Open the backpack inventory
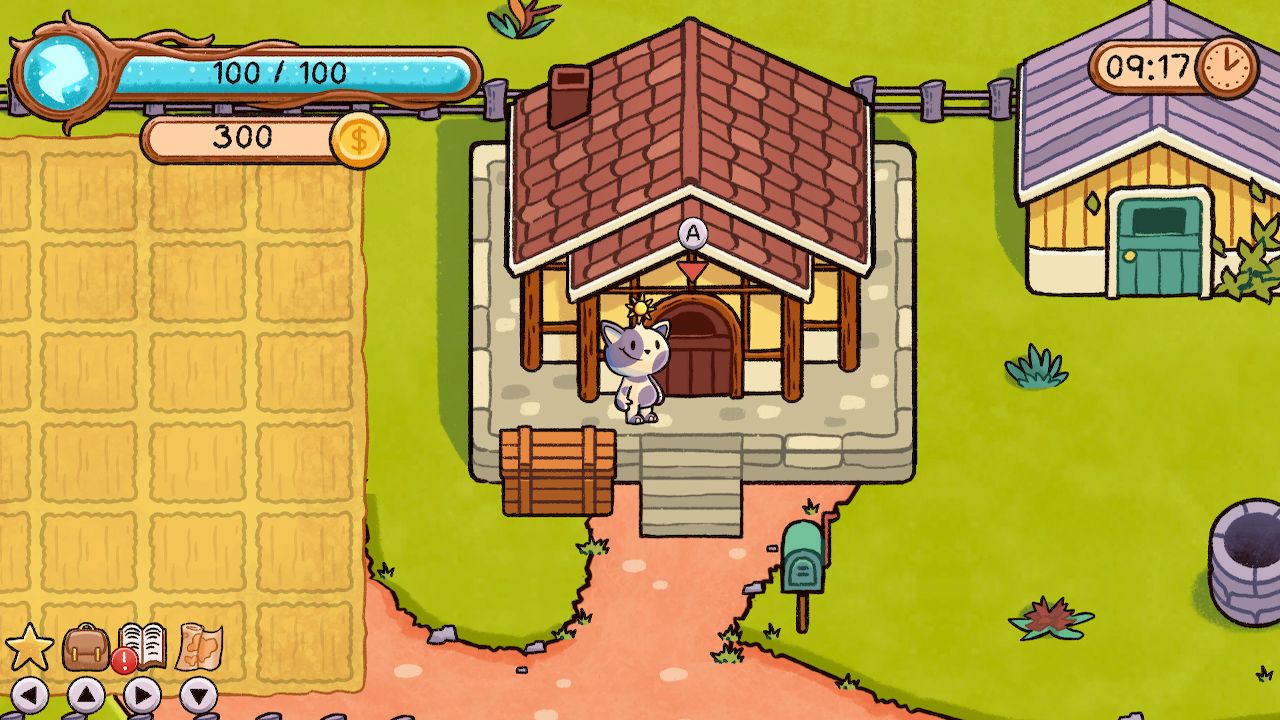The height and width of the screenshot is (720, 1280). click(x=85, y=645)
